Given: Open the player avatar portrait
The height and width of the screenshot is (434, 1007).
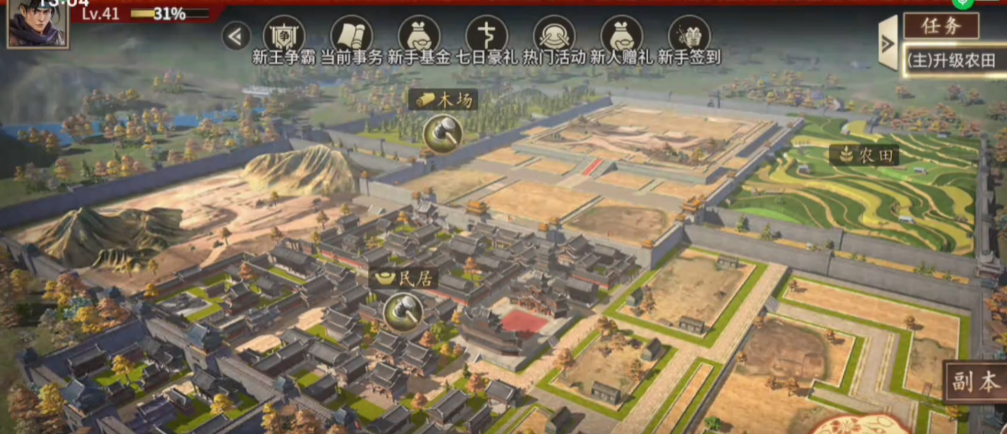Looking at the screenshot, I should pos(37,23).
